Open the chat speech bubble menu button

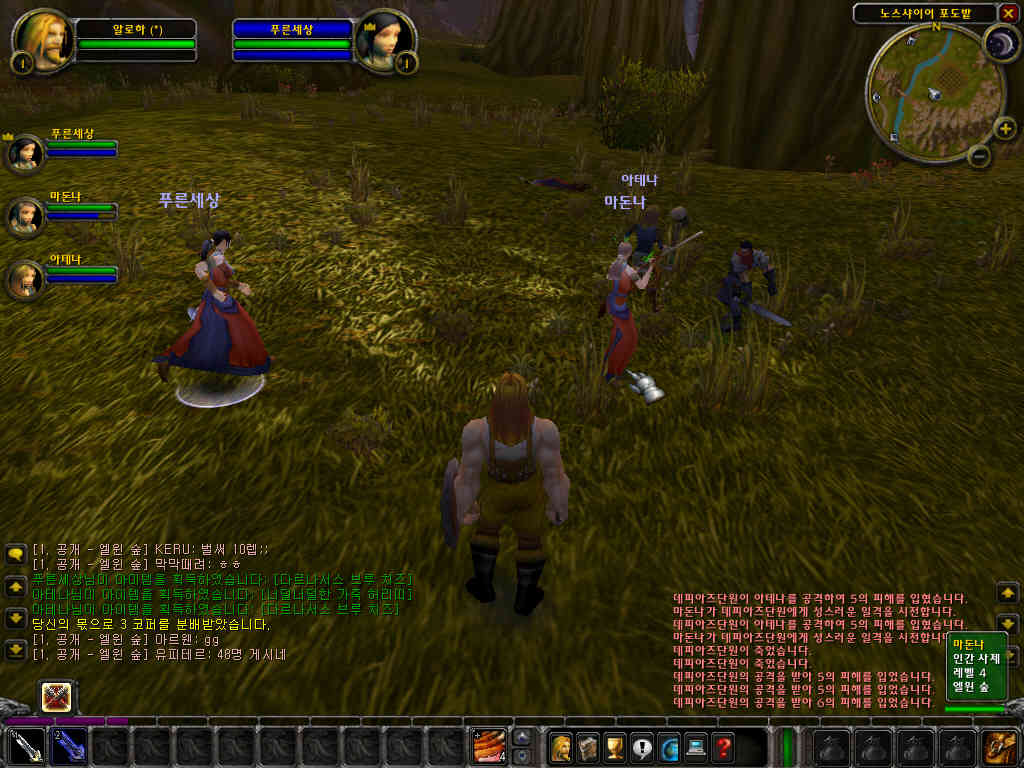coord(16,553)
